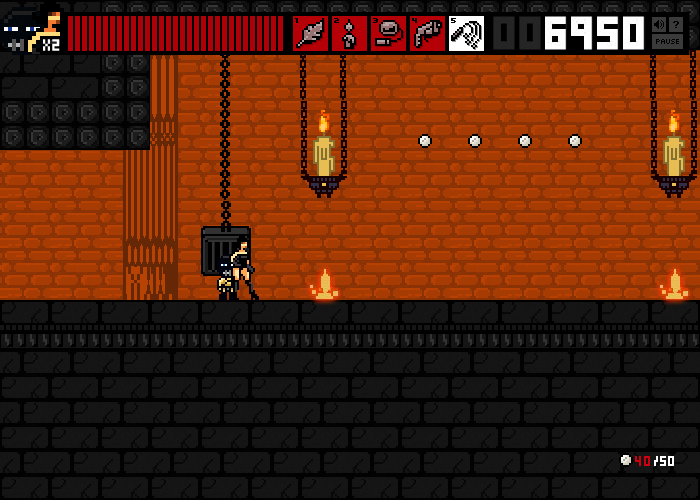Select the slot 3 helmet weapon
The height and width of the screenshot is (500, 700).
click(x=388, y=33)
